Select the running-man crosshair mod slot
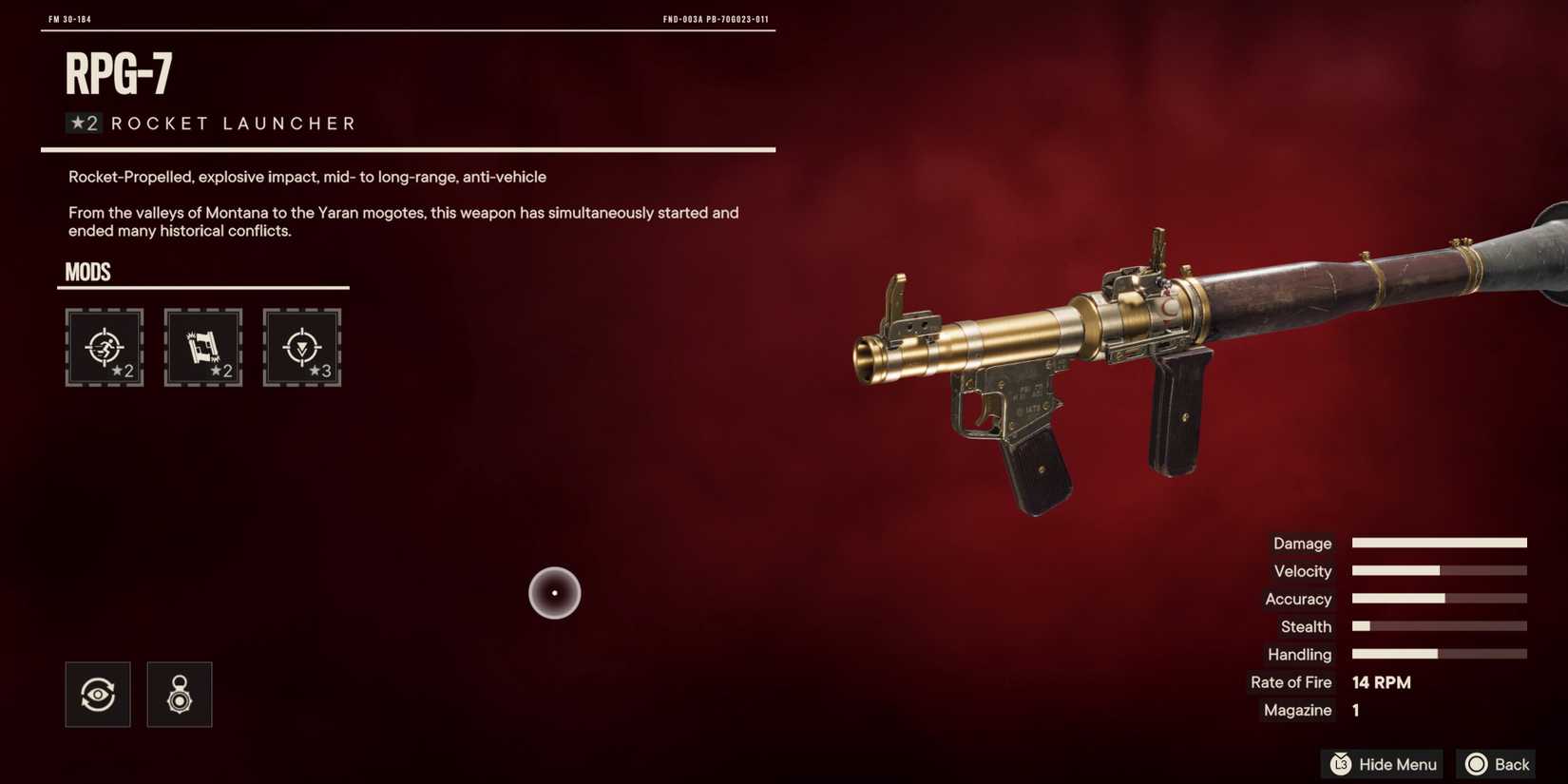The image size is (1568, 784). 105,347
